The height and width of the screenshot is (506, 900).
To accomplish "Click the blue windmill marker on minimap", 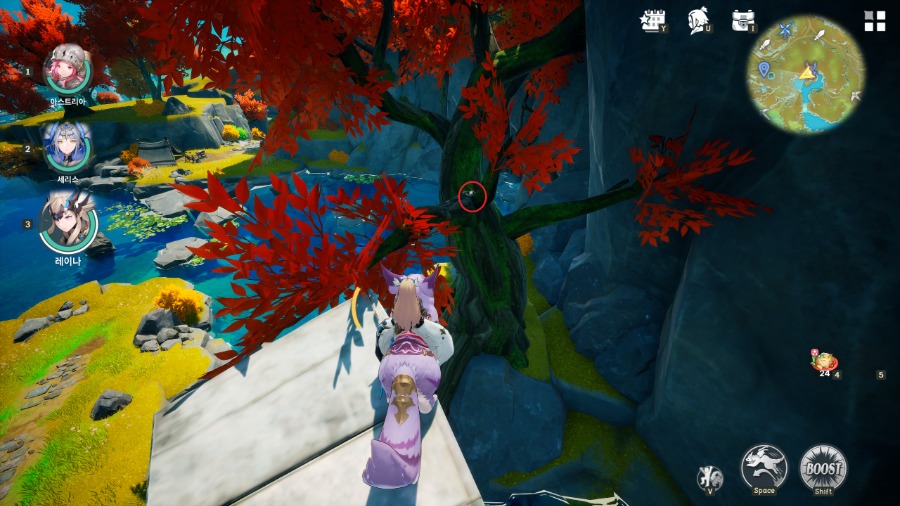I will point(785,32).
